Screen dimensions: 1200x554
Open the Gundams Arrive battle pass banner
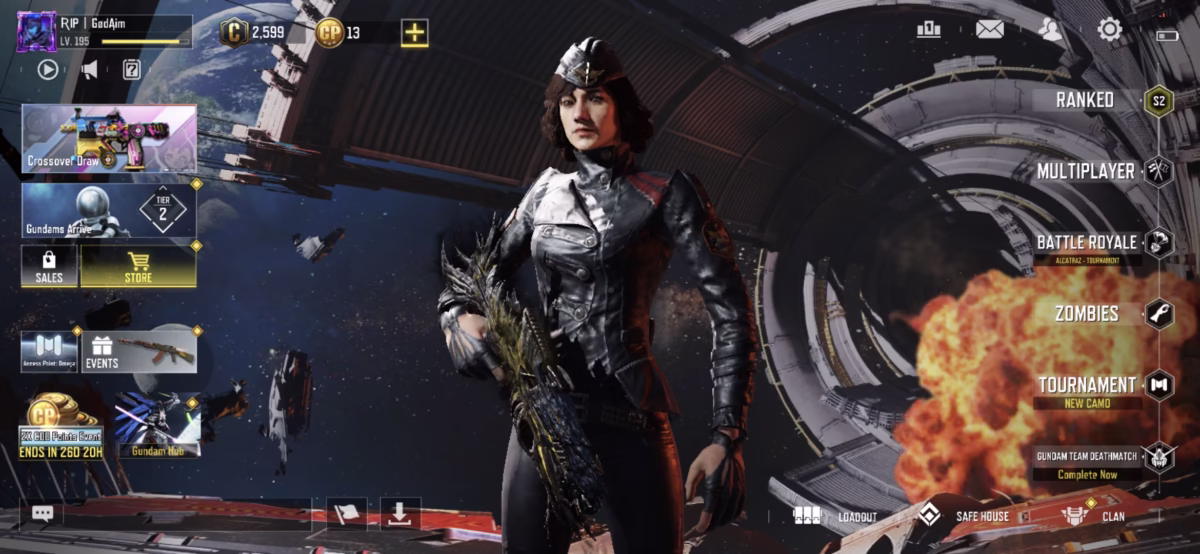tap(109, 210)
